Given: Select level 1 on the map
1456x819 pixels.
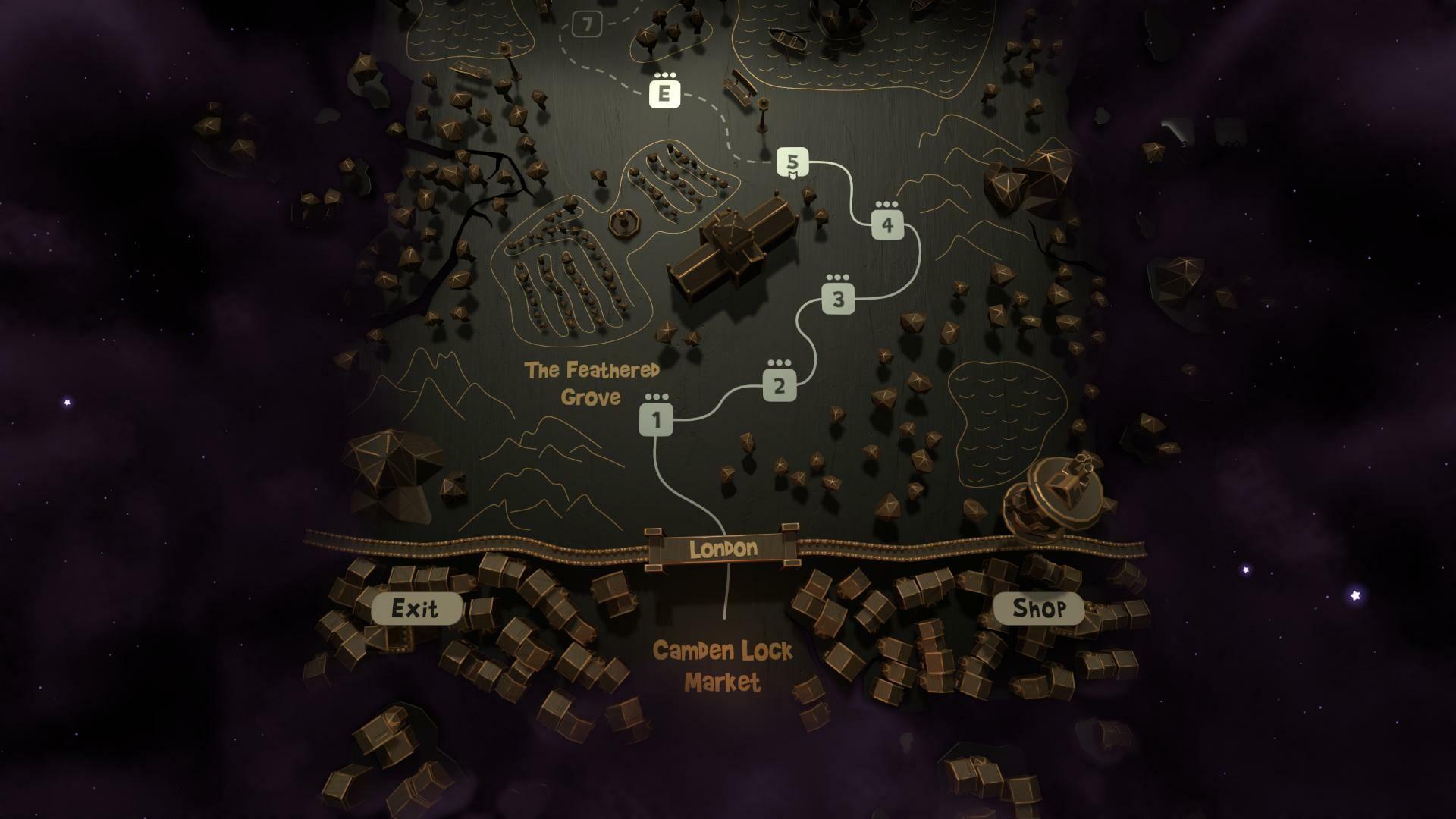Looking at the screenshot, I should (x=656, y=419).
